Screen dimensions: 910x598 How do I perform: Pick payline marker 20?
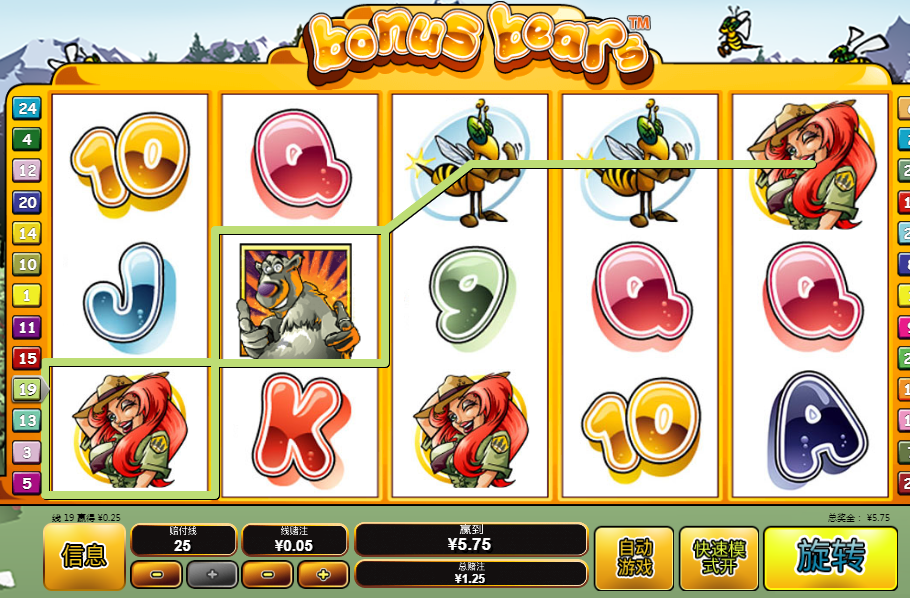point(26,202)
